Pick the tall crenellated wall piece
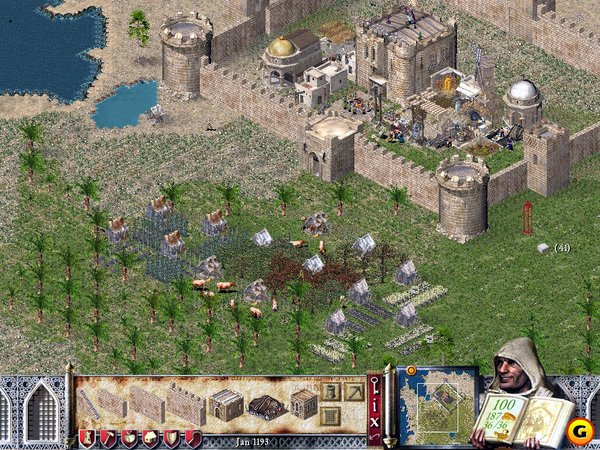Viewport: 600px width, 450px height. pos(186,402)
